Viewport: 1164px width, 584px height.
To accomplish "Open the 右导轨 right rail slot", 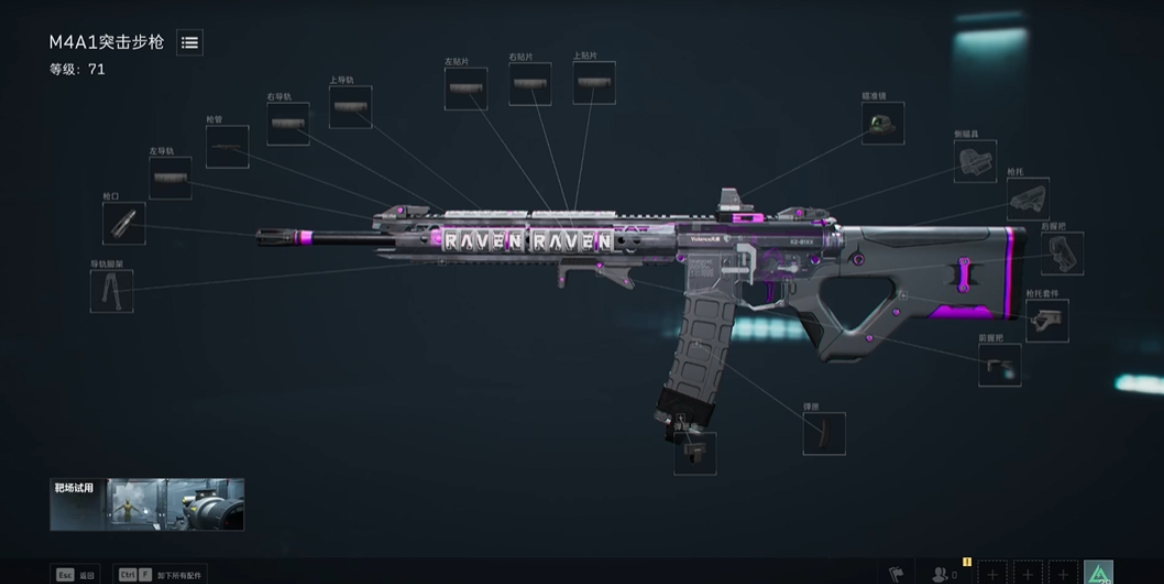I will coord(288,124).
